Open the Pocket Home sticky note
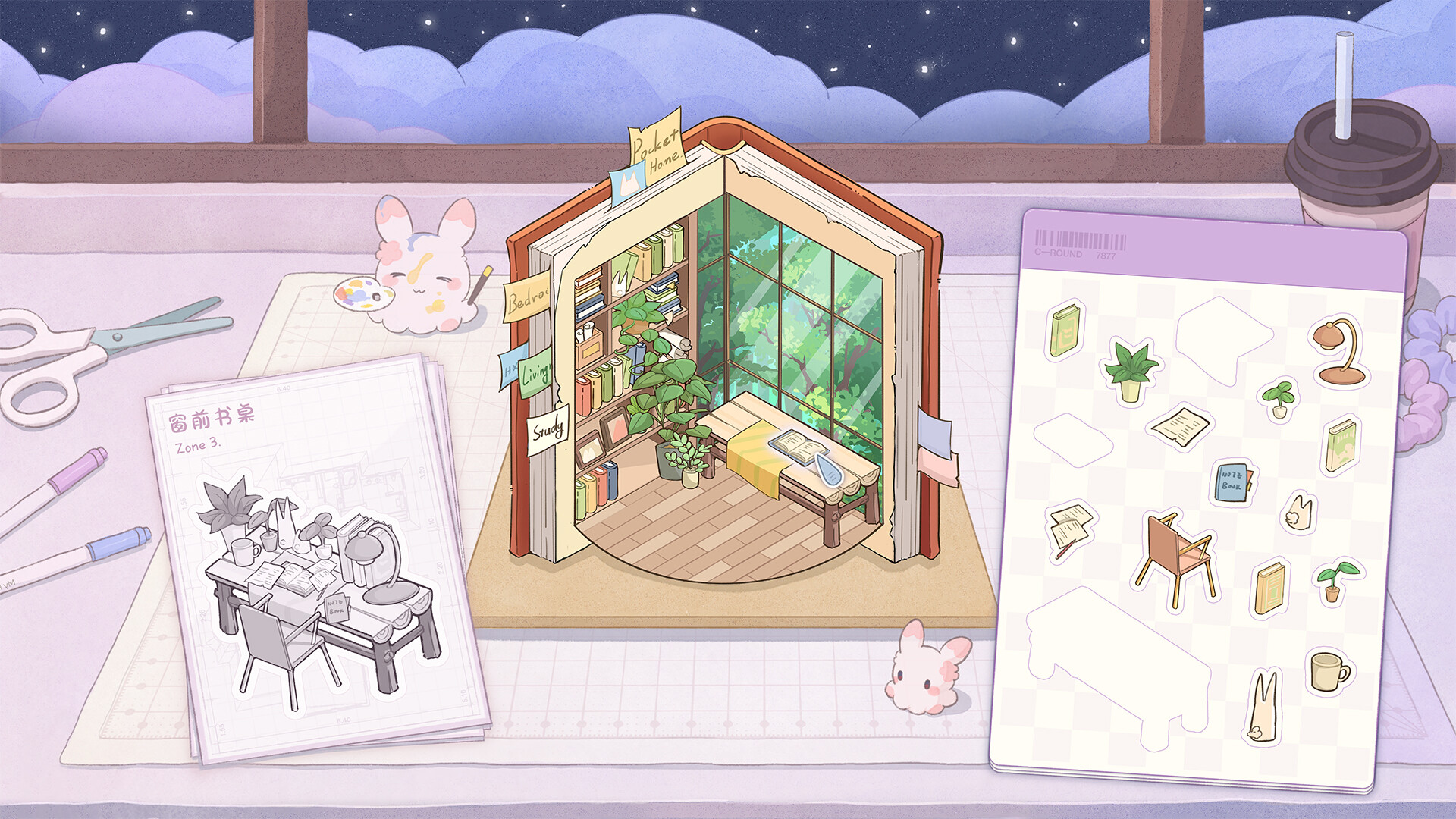The width and height of the screenshot is (1456, 819). [x=657, y=146]
